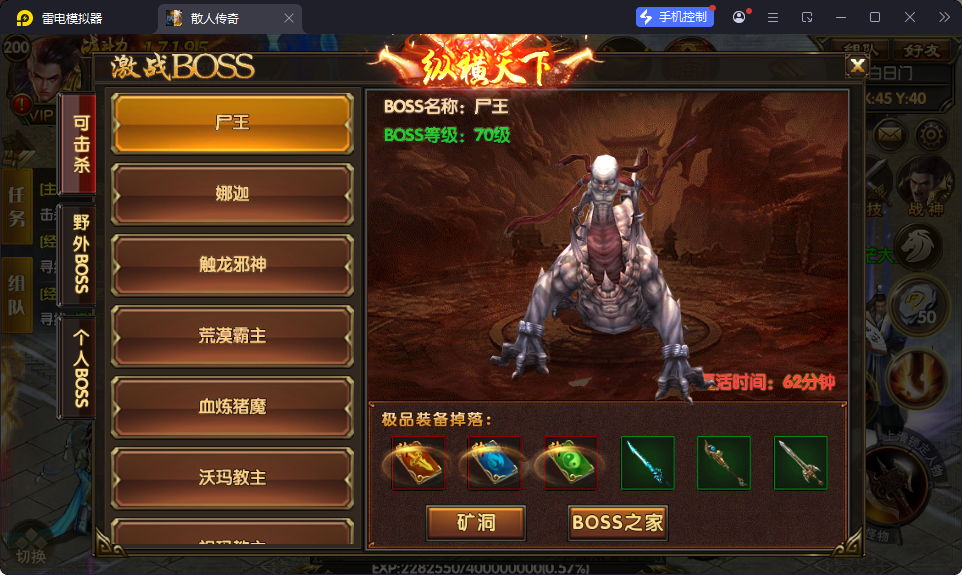View the silver sword drop item
The width and height of the screenshot is (962, 575).
pos(800,463)
